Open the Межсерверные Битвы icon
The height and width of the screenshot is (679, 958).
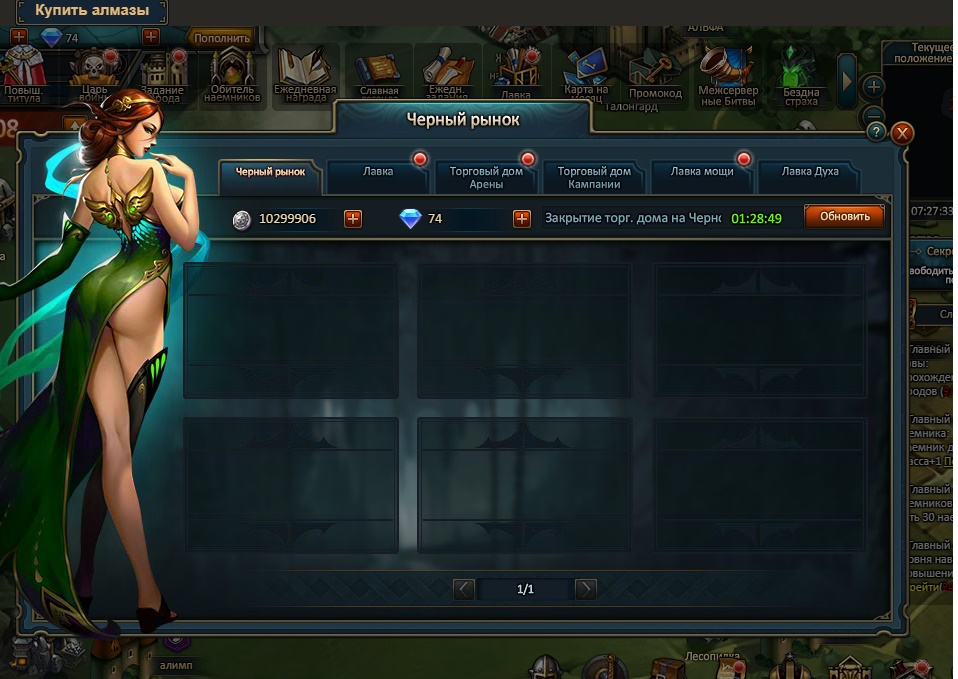pyautogui.click(x=728, y=74)
